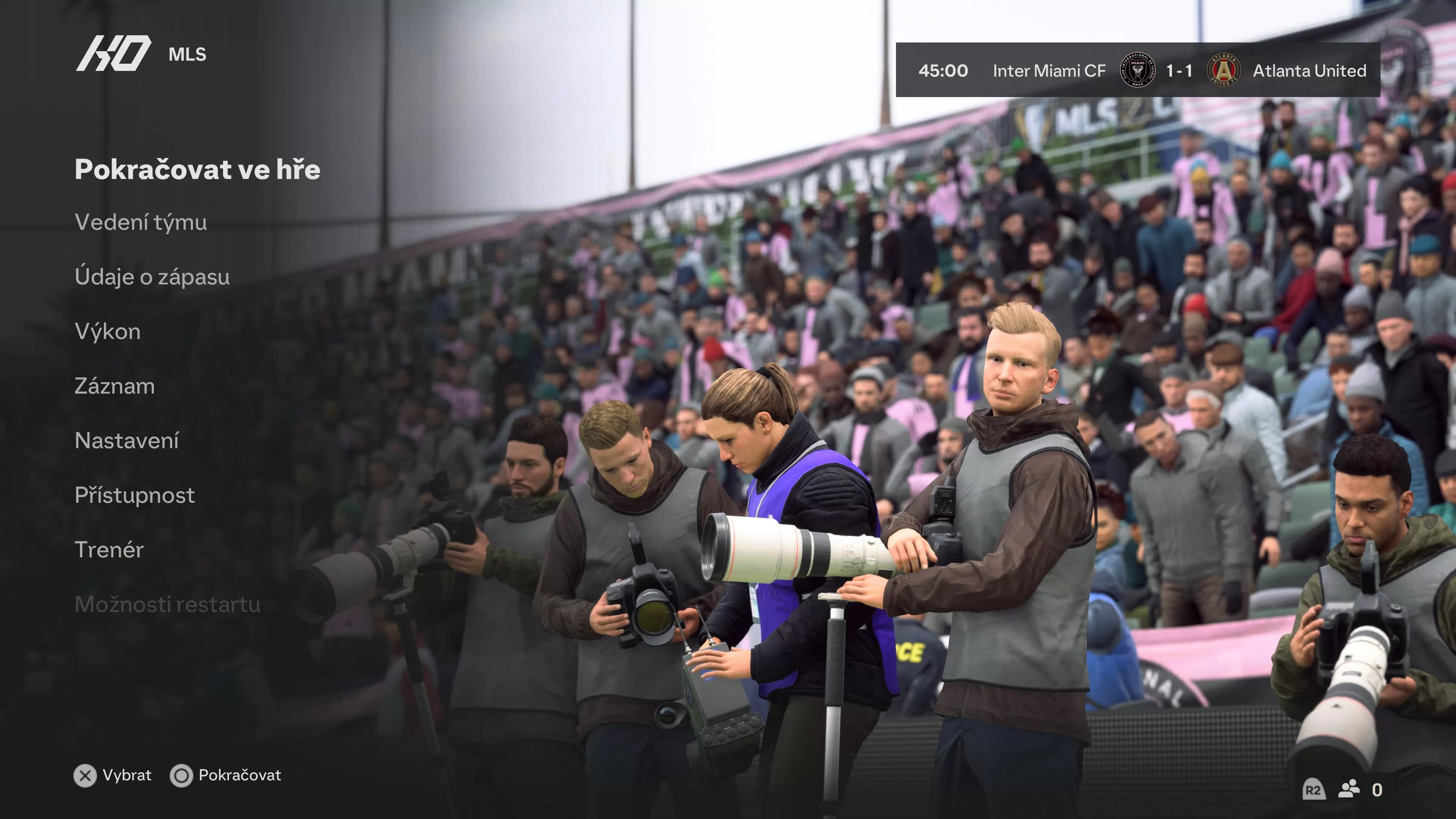The width and height of the screenshot is (1456, 819).
Task: Open Záznam to view replays
Action: coord(114,386)
